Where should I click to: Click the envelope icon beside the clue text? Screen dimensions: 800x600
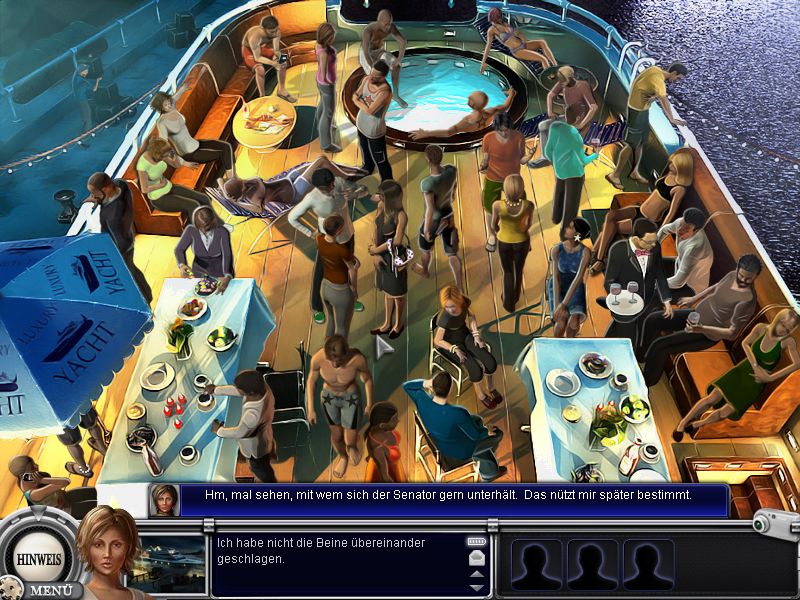tap(476, 557)
